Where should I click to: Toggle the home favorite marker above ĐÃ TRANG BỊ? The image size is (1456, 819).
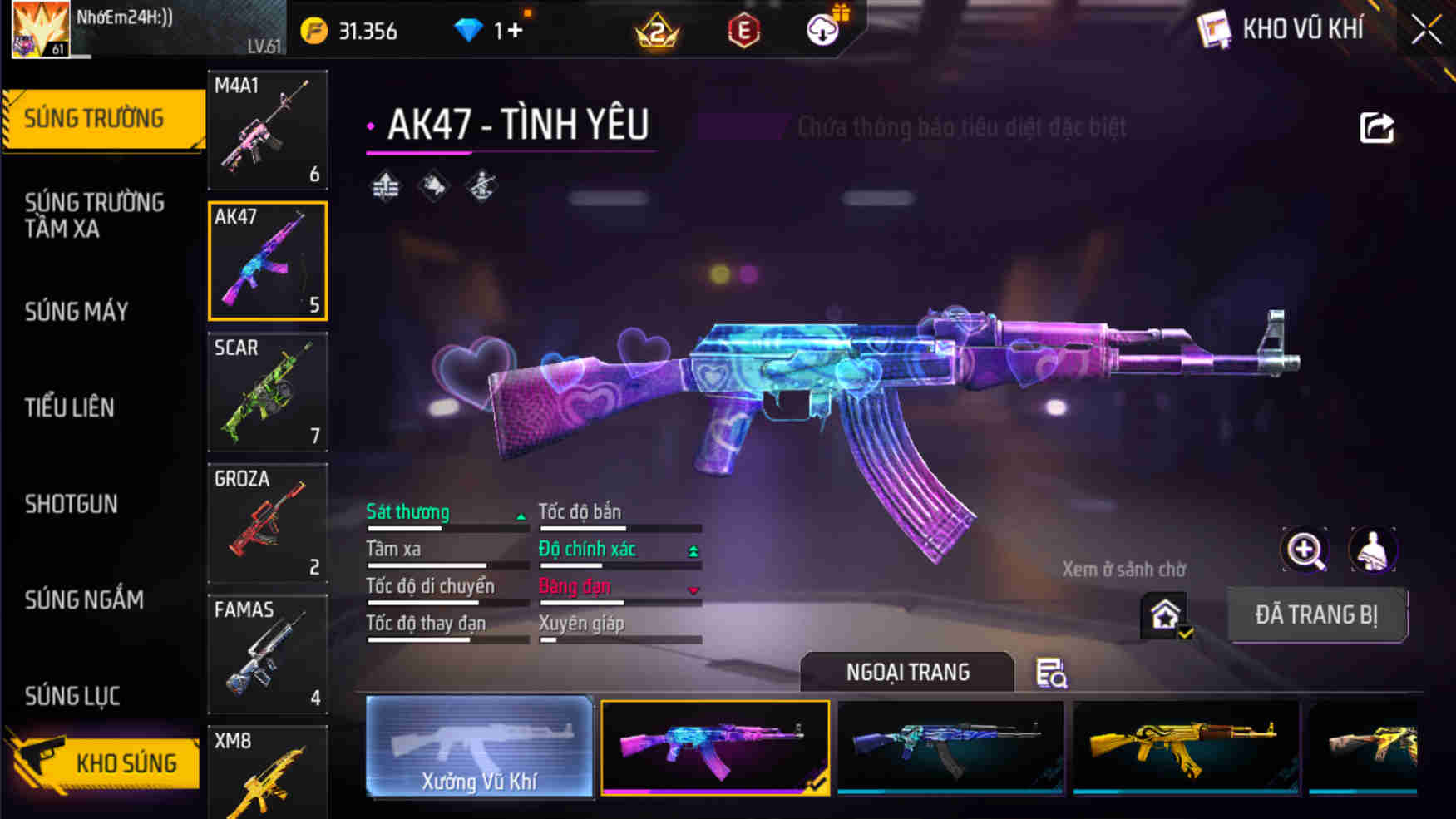(x=1166, y=613)
